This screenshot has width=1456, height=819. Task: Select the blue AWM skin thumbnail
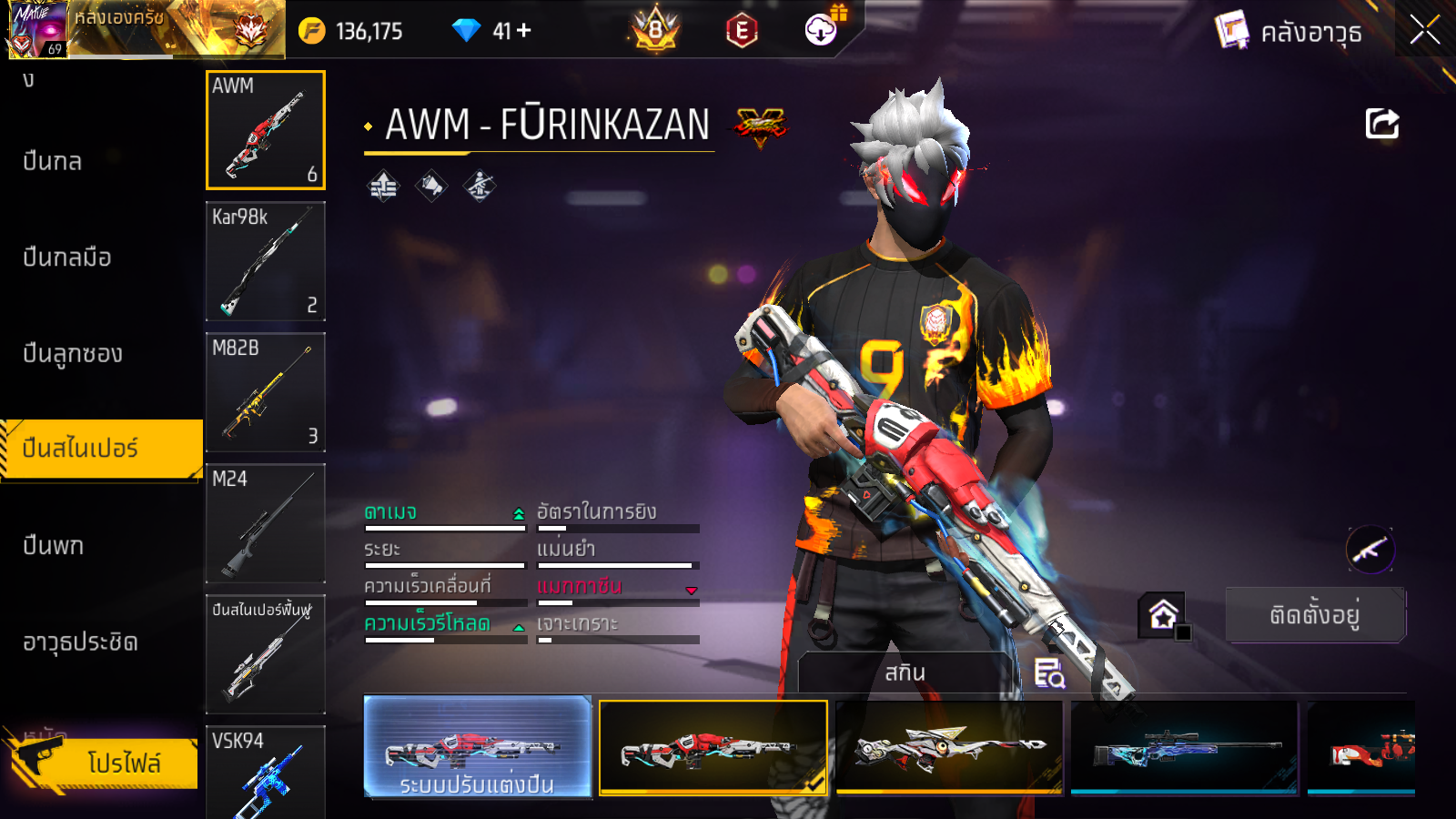[x=1184, y=748]
